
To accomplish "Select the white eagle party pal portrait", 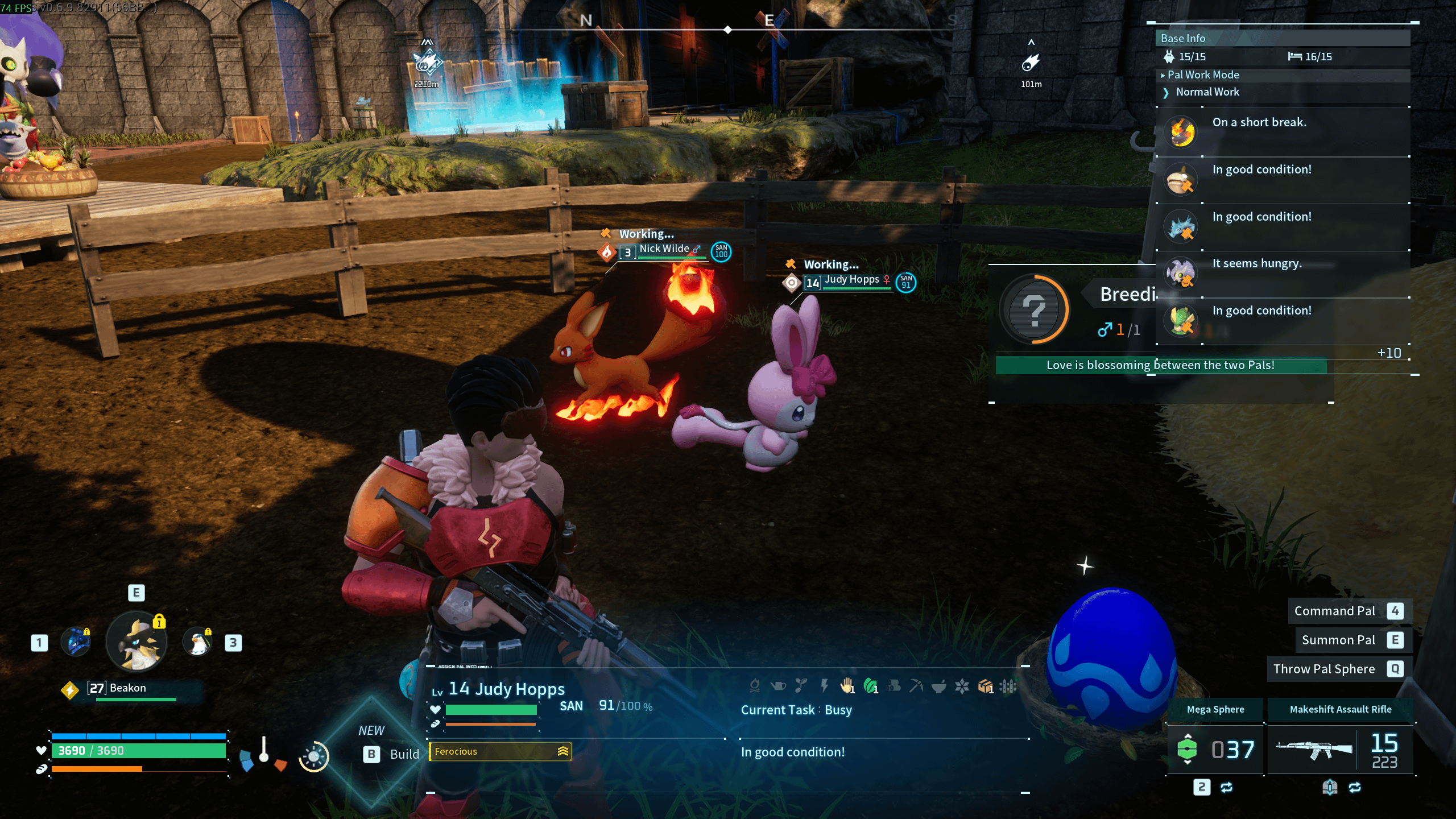I will pyautogui.click(x=197, y=642).
